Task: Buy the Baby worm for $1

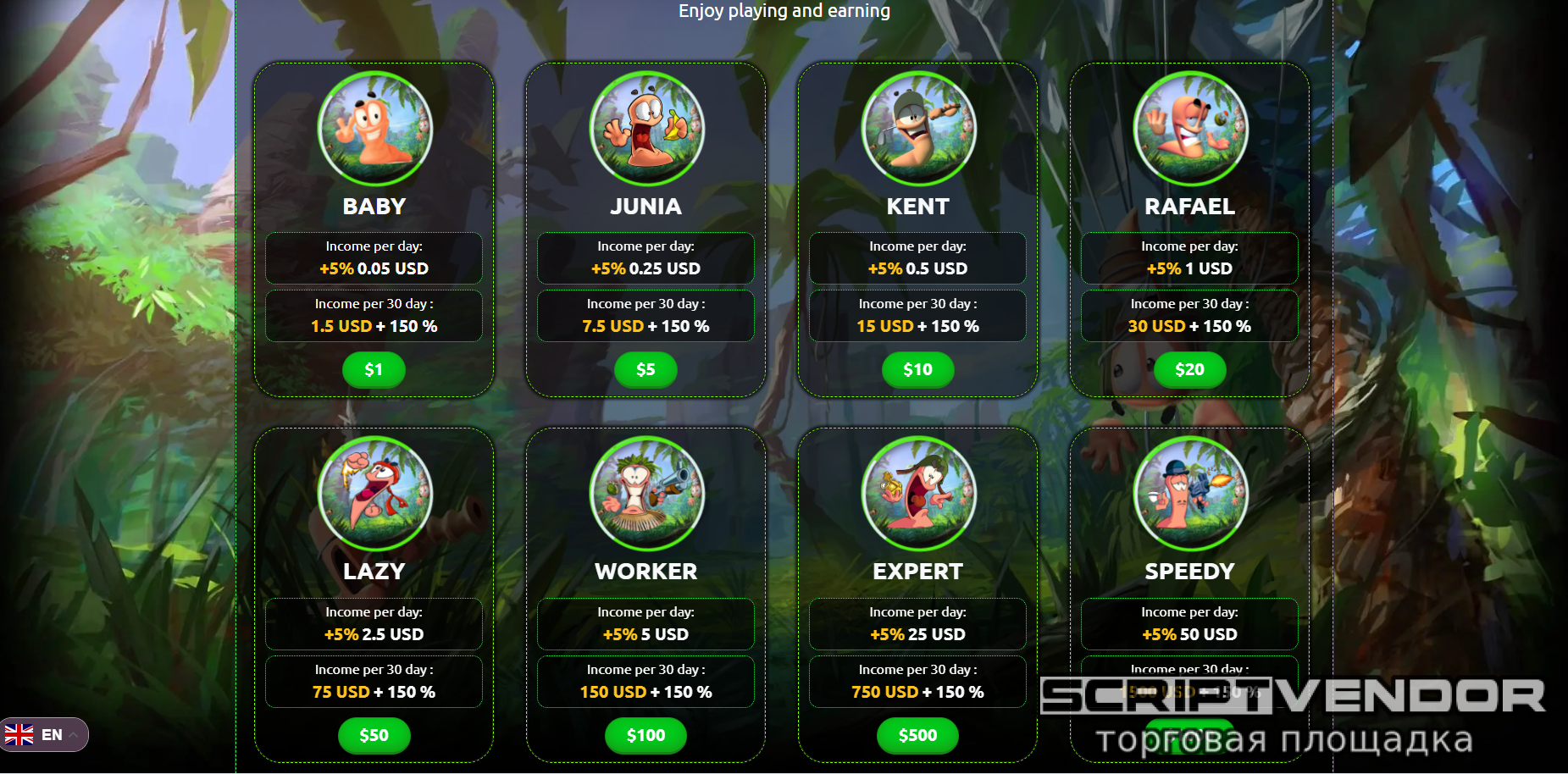Action: click(x=374, y=370)
